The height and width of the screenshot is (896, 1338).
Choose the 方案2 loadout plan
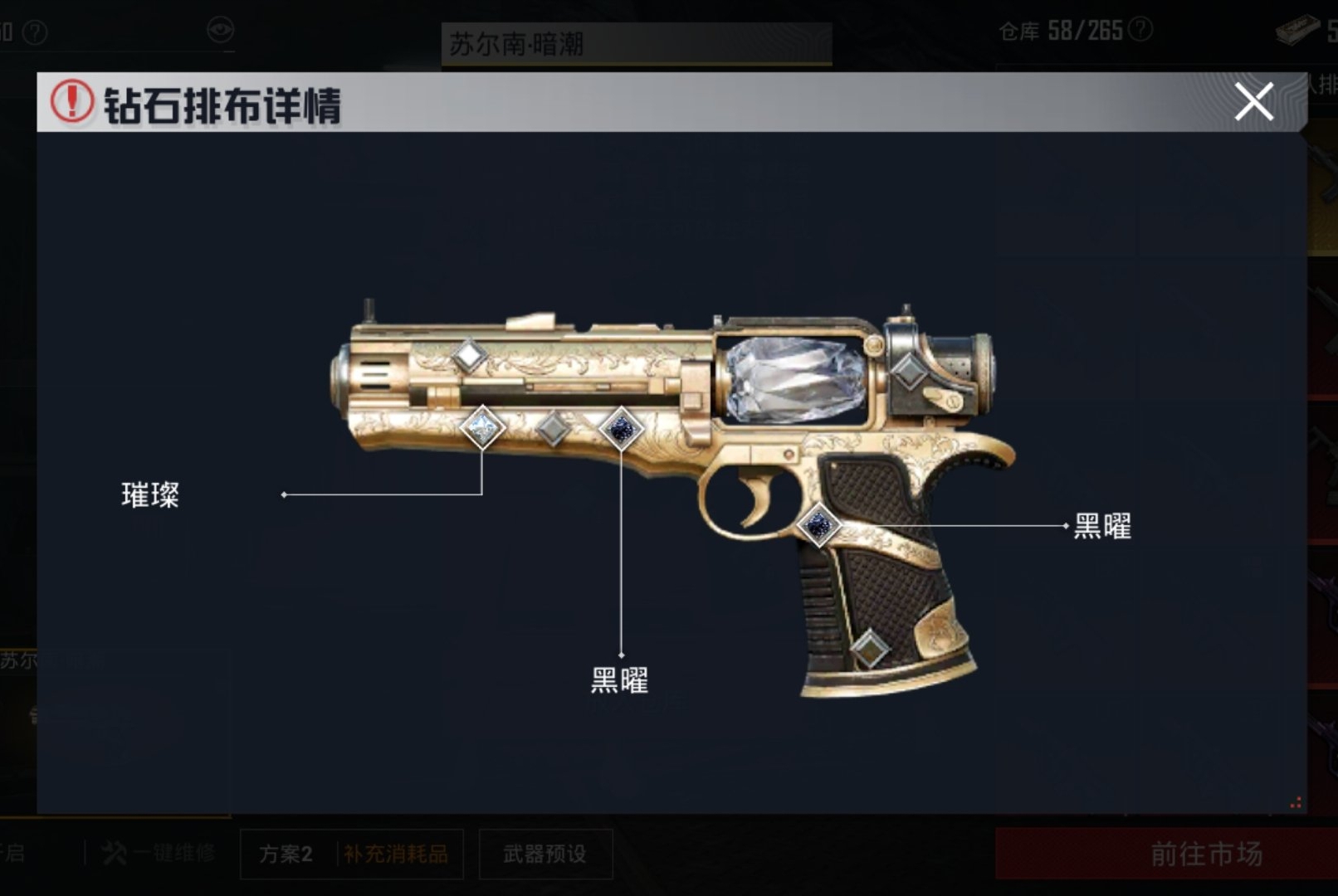[286, 854]
